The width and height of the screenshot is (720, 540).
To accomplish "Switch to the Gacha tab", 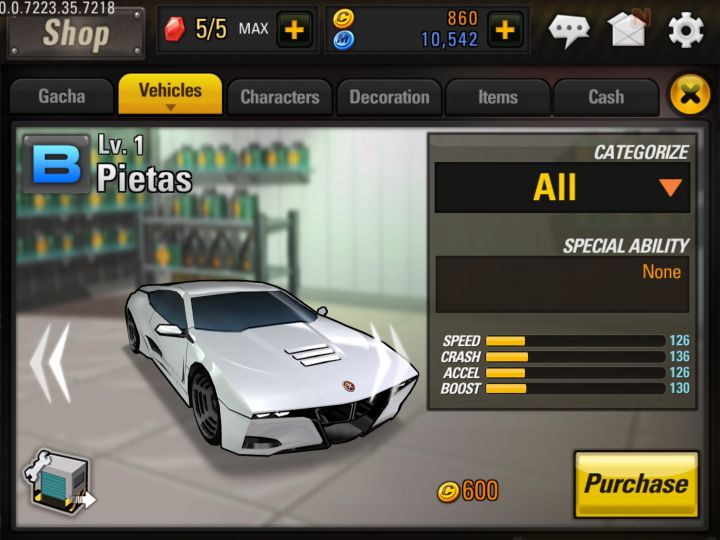I will (x=61, y=97).
